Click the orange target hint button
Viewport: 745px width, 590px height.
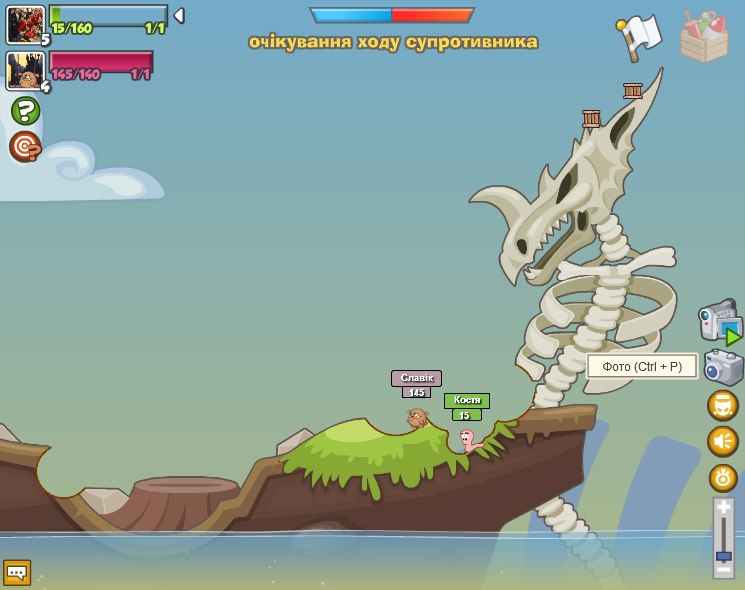coord(25,147)
